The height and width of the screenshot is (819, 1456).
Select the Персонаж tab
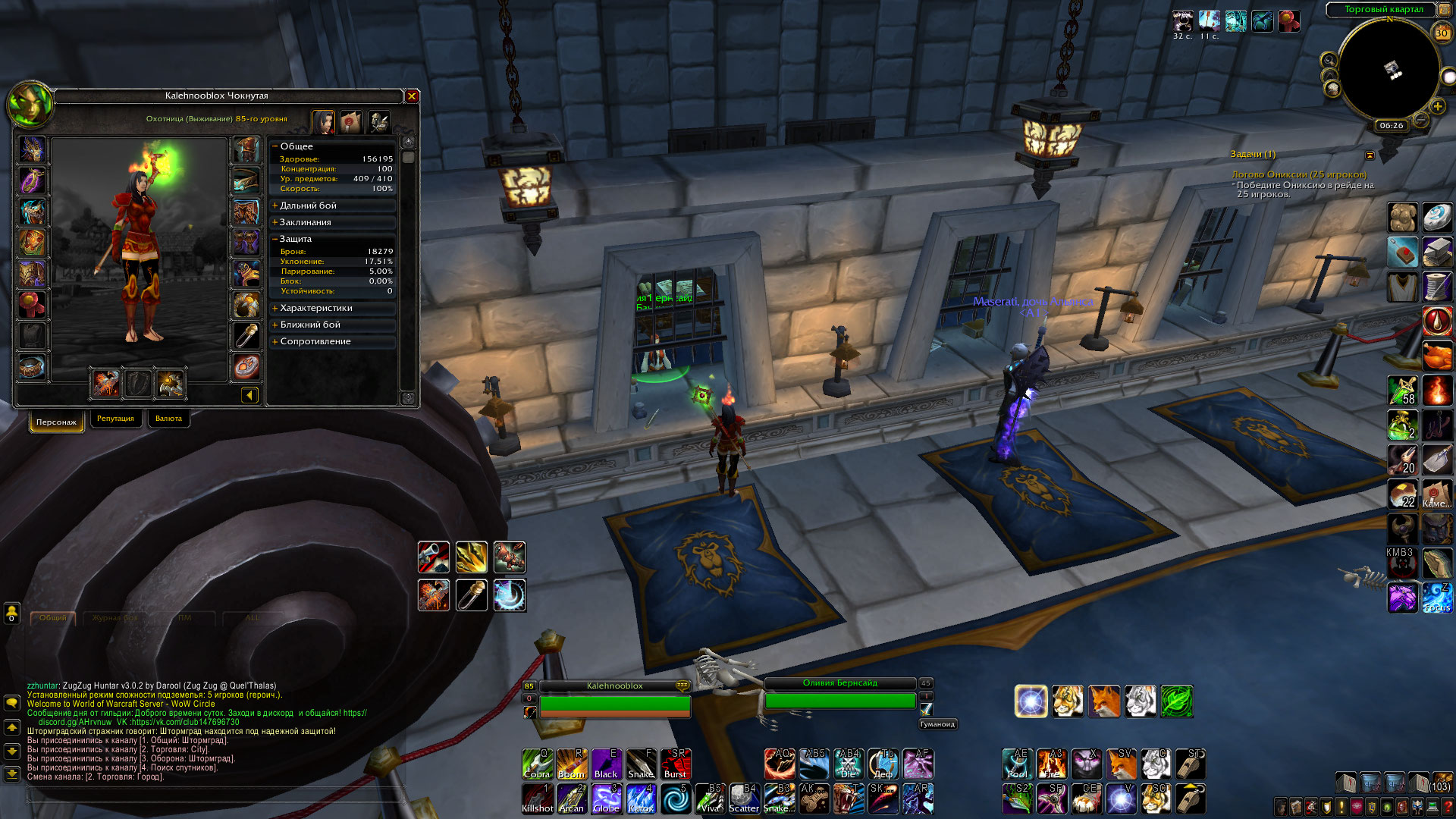click(56, 422)
